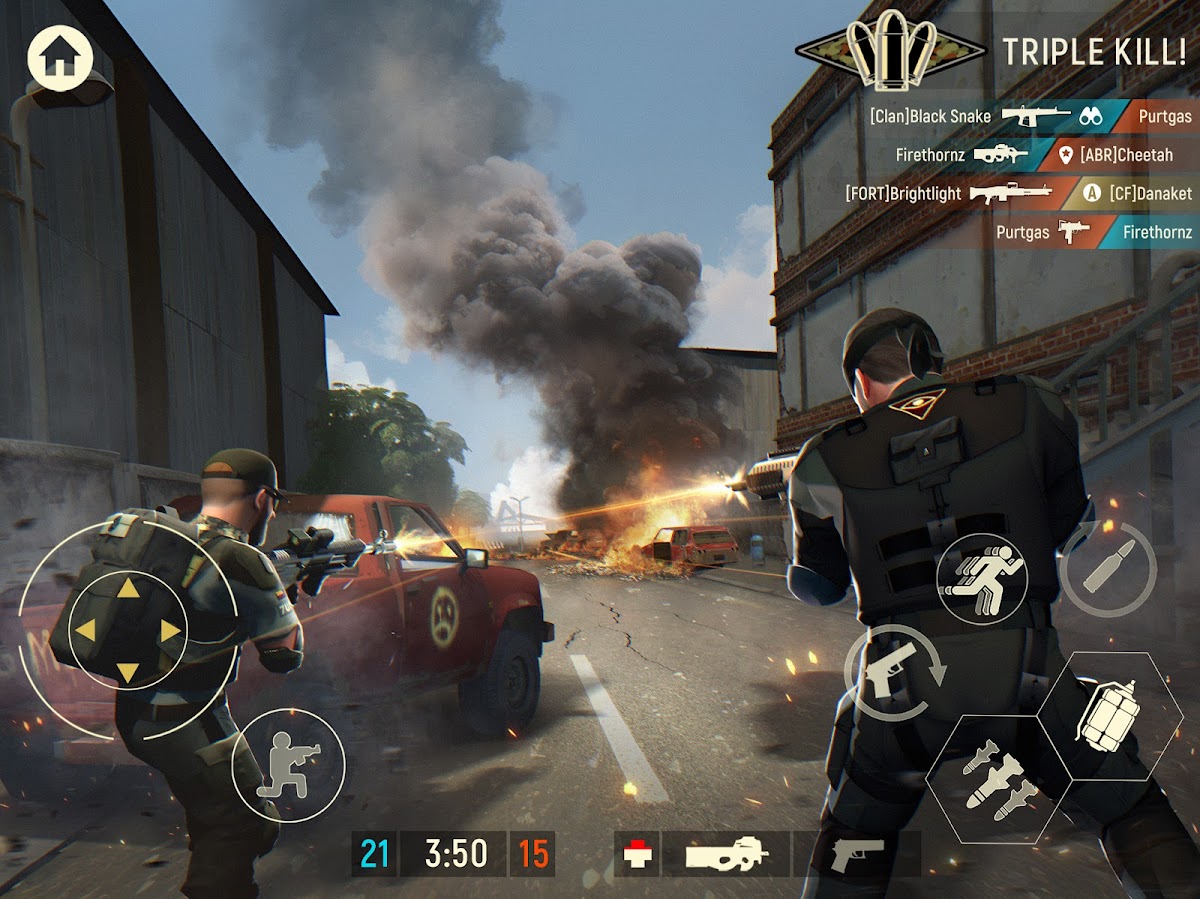The width and height of the screenshot is (1200, 899).
Task: Use the medkit slot
Action: point(635,854)
